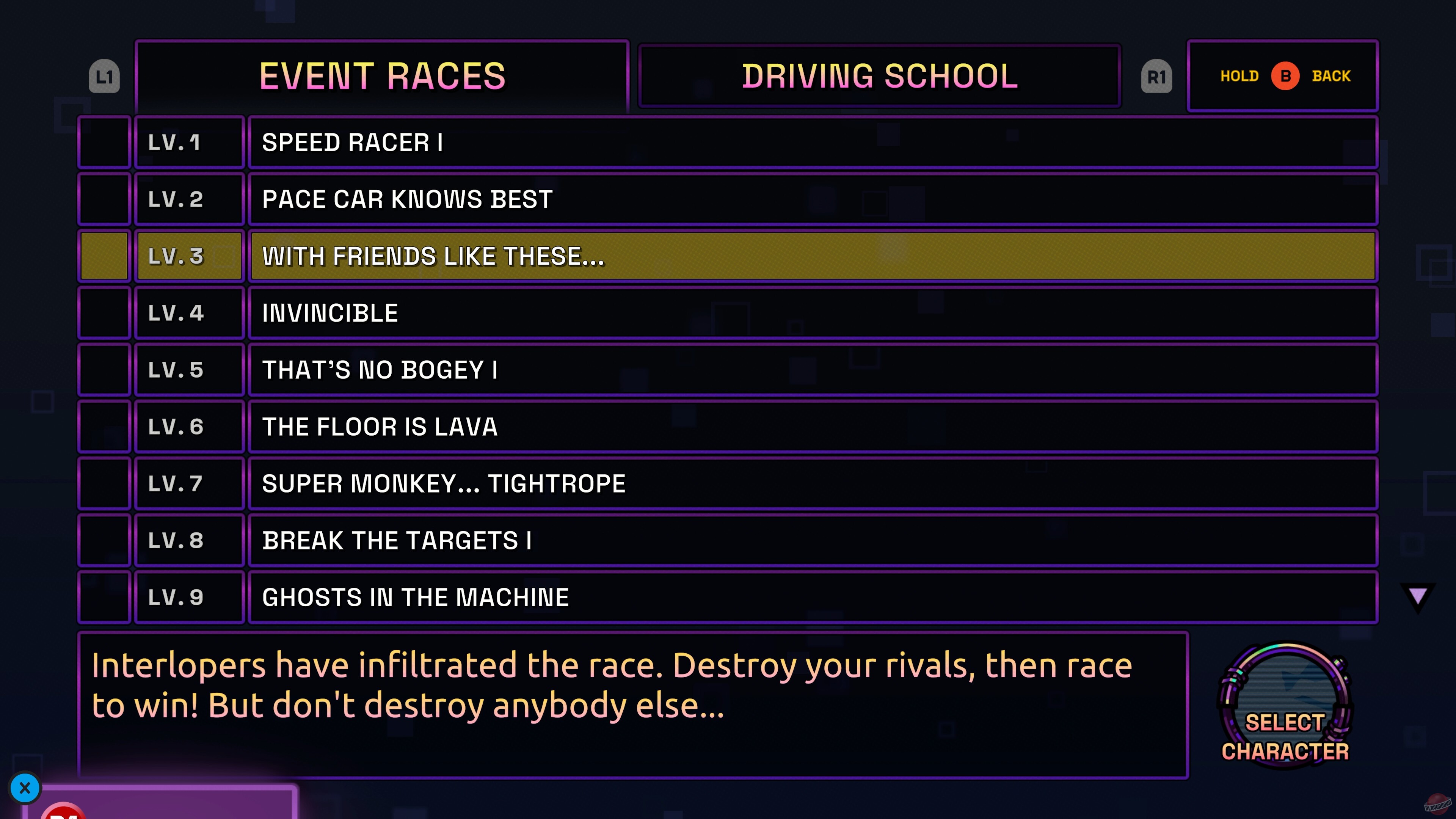Click the completion box beside LV. 5
Viewport: 1456px width, 819px height.
(104, 369)
